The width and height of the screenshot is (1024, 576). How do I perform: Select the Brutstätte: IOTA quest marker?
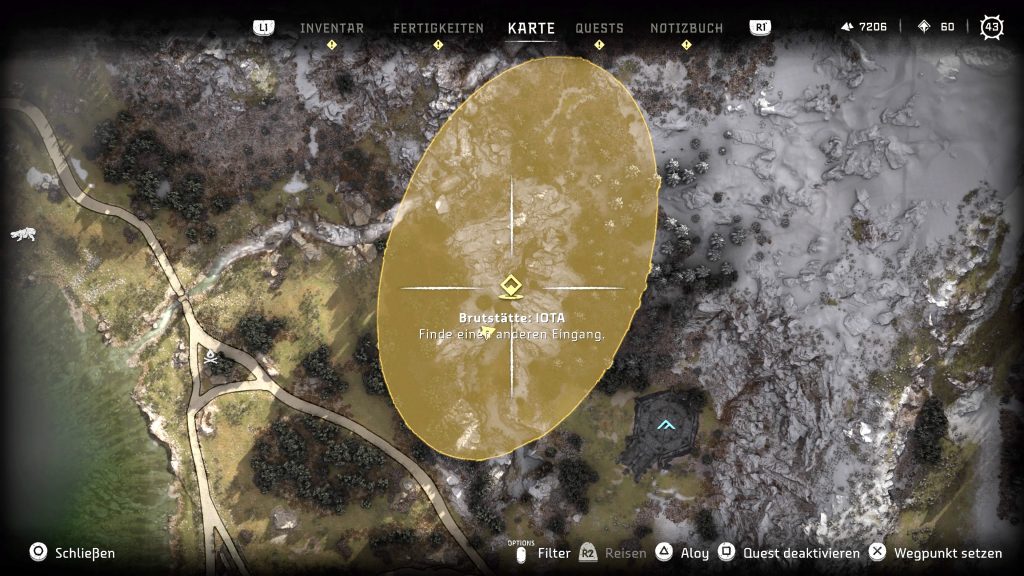(511, 288)
